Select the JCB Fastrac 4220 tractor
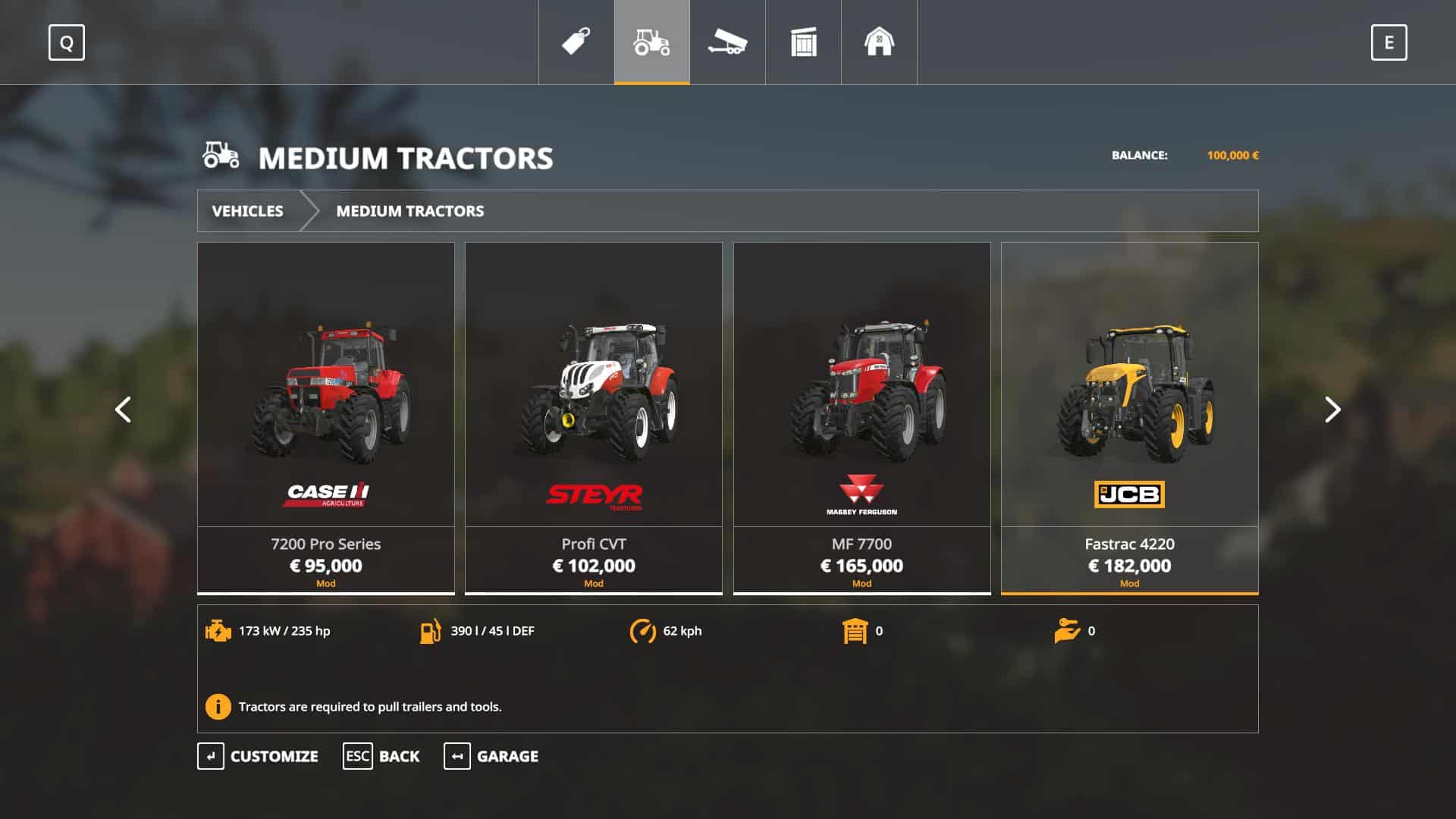The image size is (1456, 819). click(x=1129, y=417)
